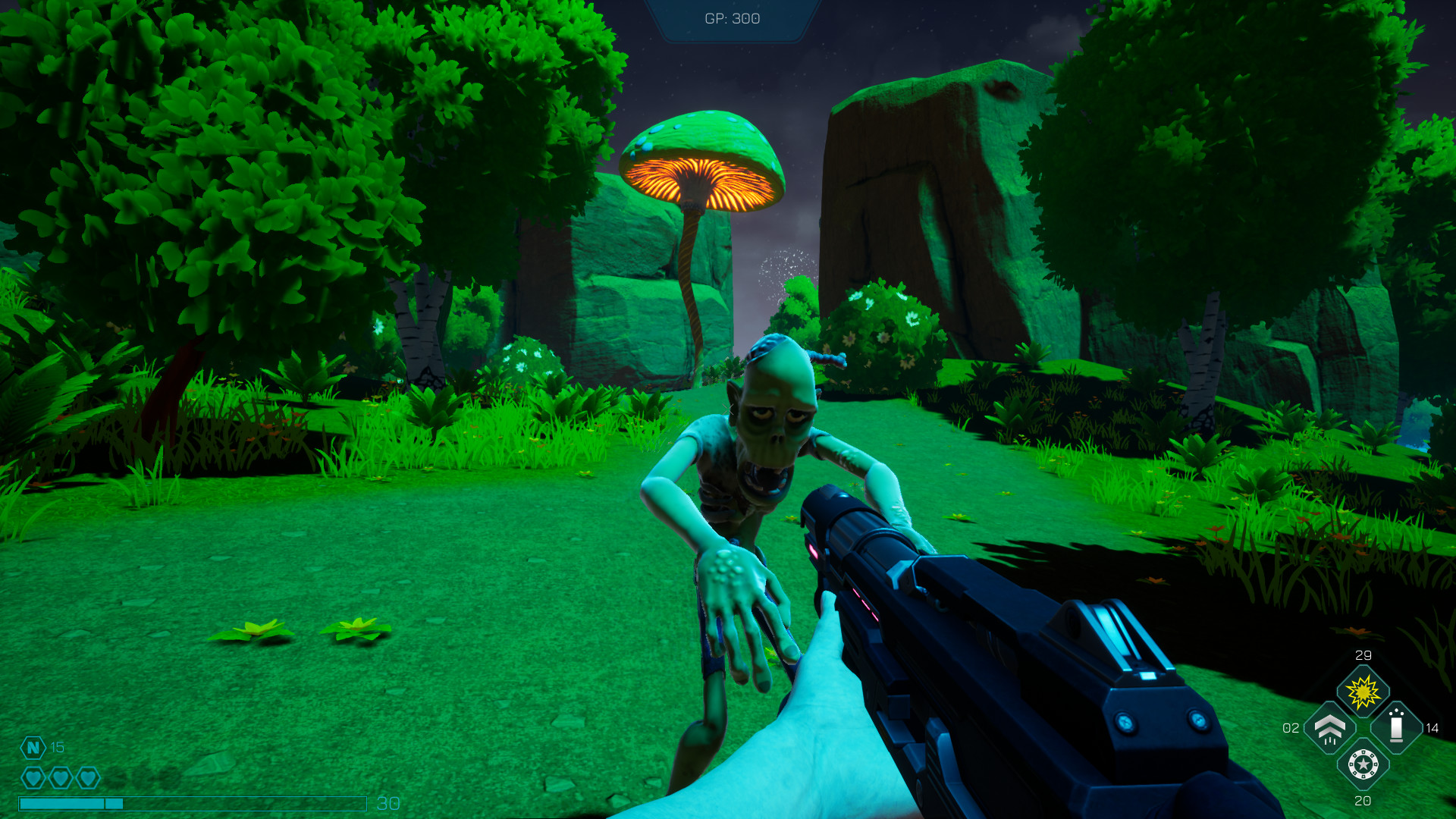The height and width of the screenshot is (819, 1456).
Task: Toggle the middle heart indicator
Action: point(61,777)
